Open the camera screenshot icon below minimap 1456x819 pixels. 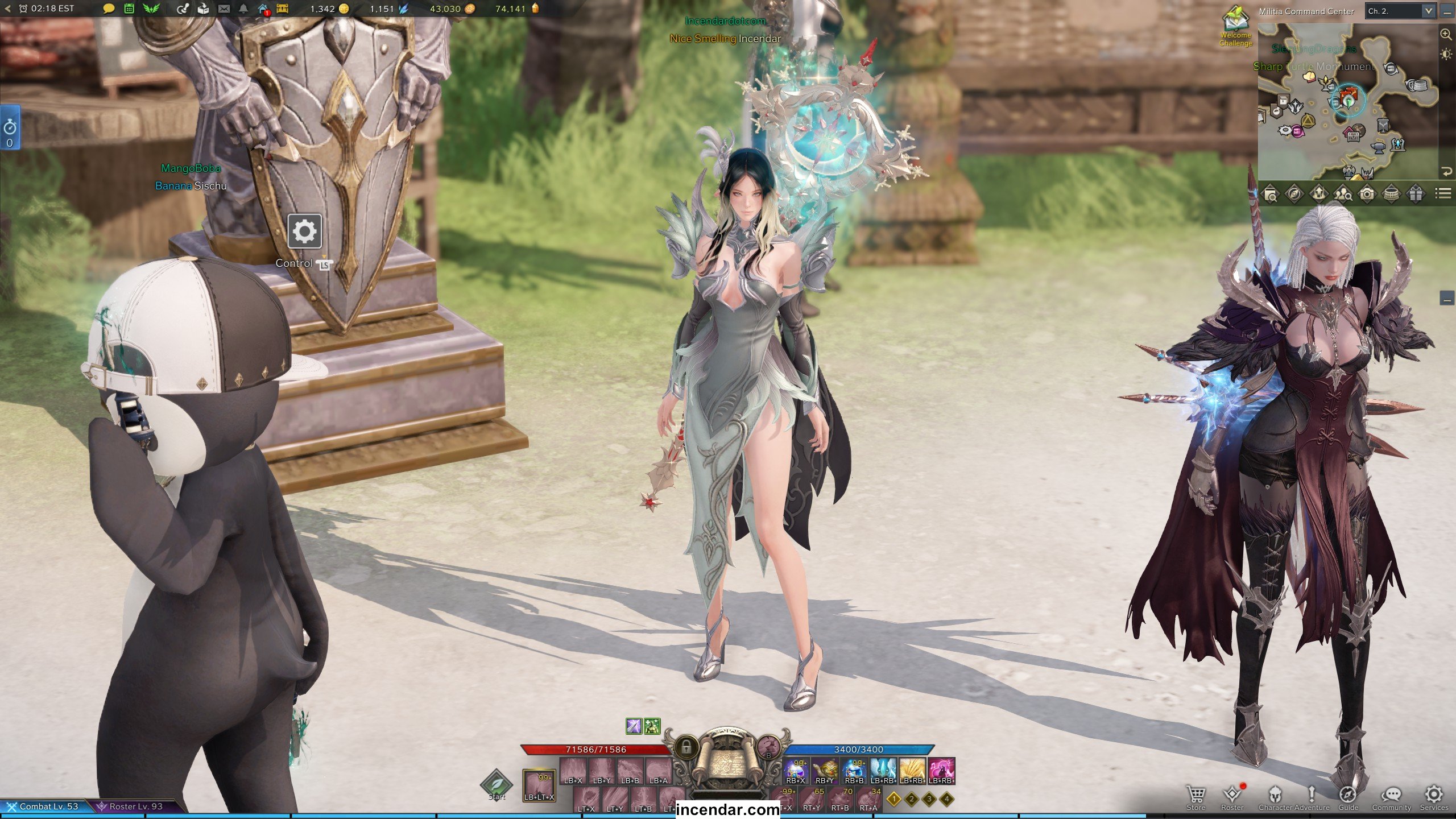pyautogui.click(x=1367, y=195)
